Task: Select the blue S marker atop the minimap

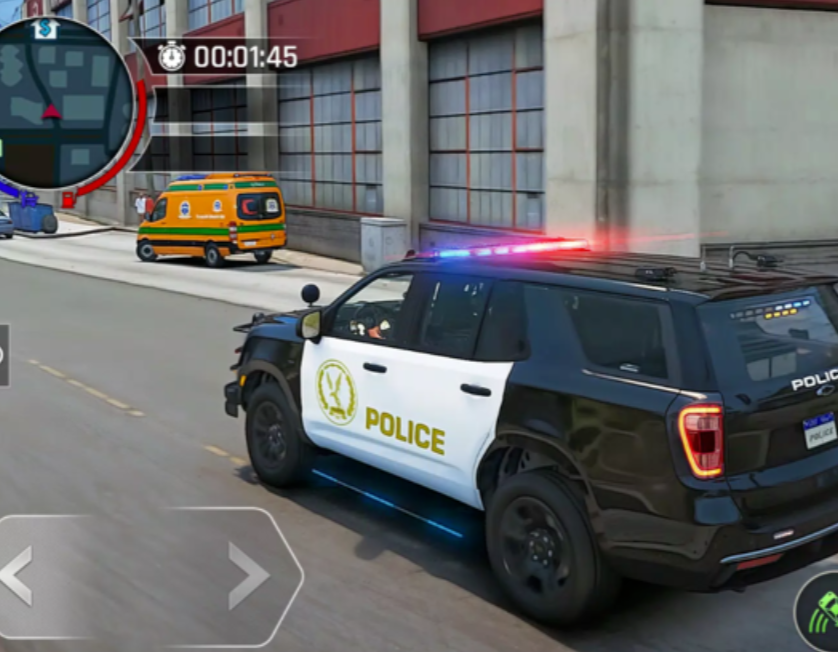Action: tap(45, 30)
